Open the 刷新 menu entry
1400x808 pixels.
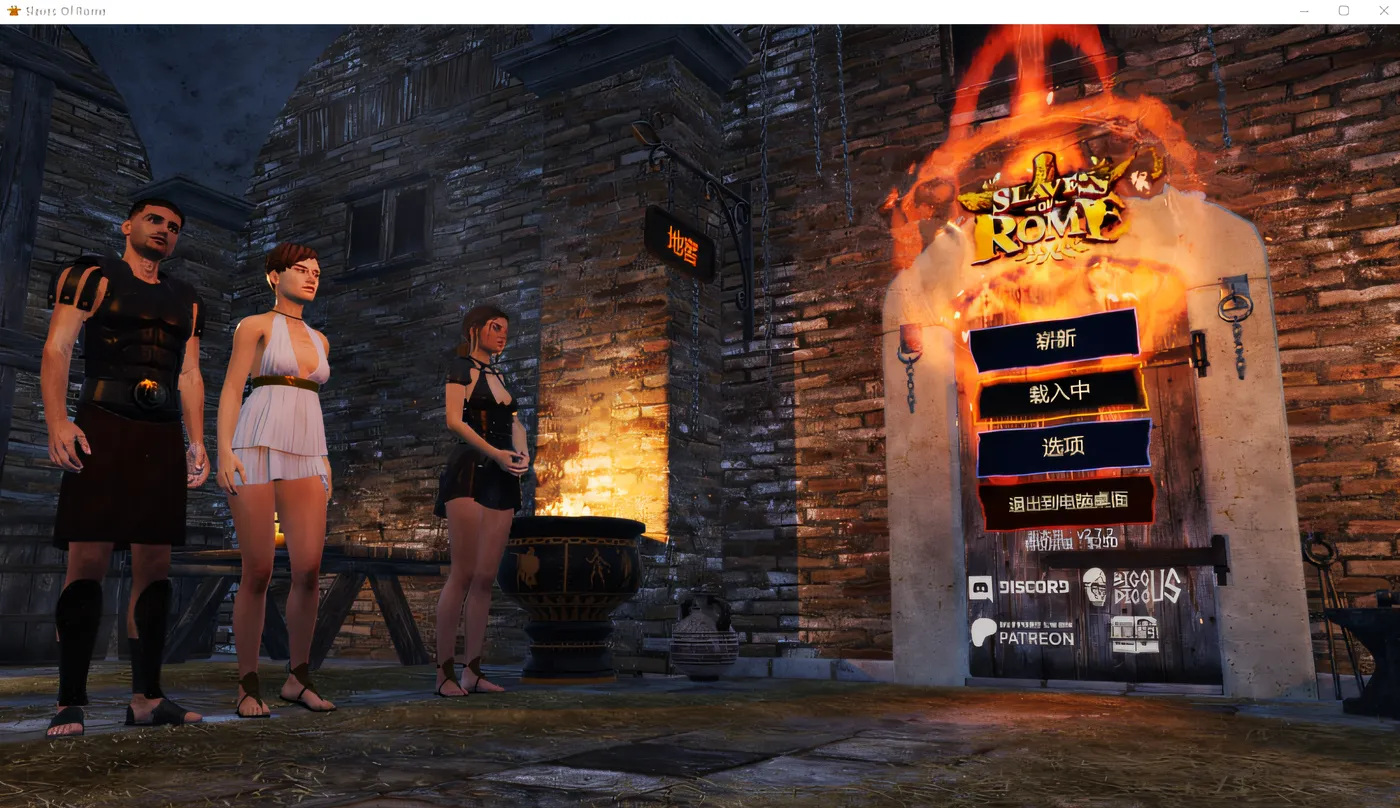point(1054,338)
